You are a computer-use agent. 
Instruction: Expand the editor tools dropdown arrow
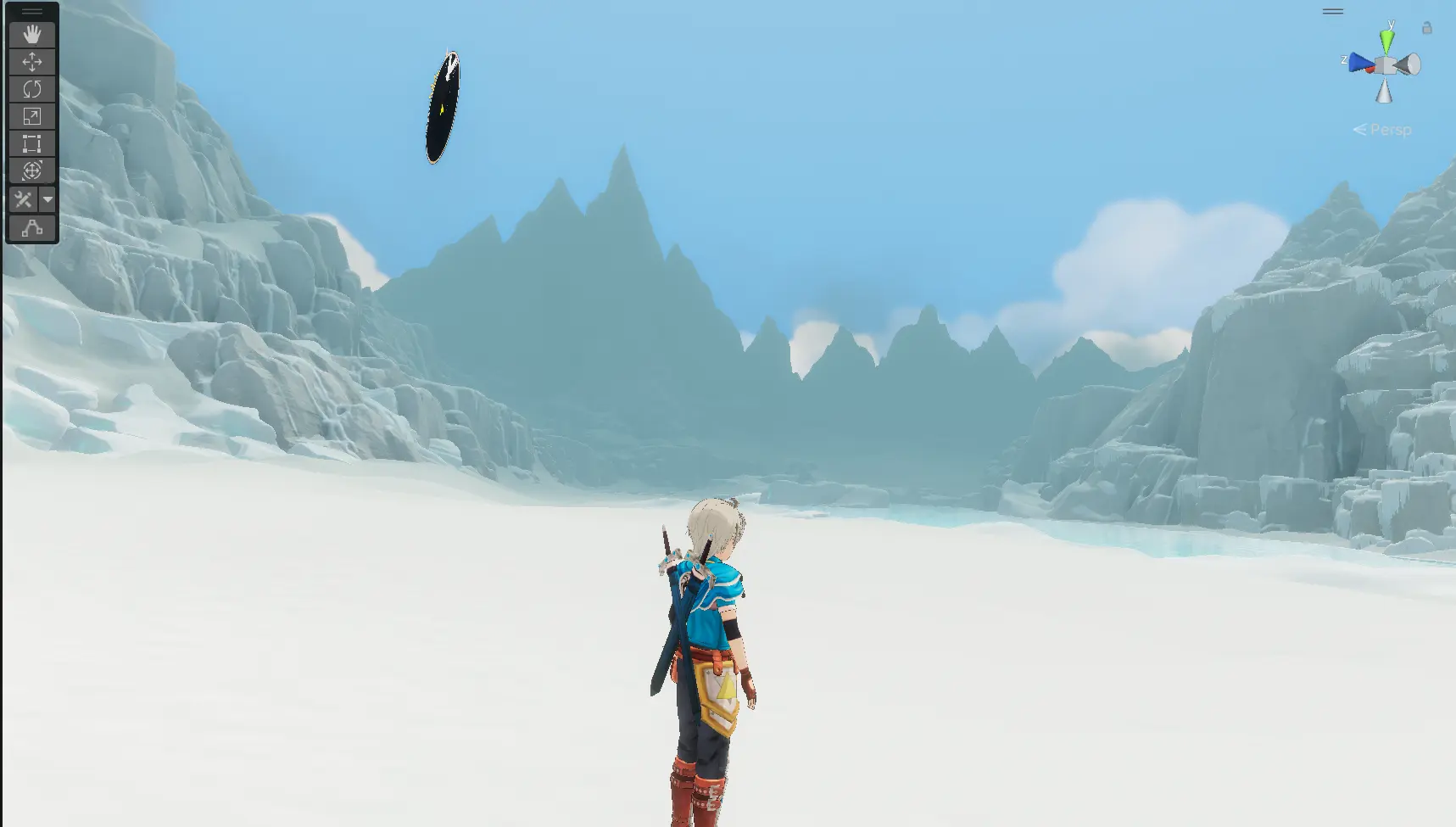pos(47,200)
